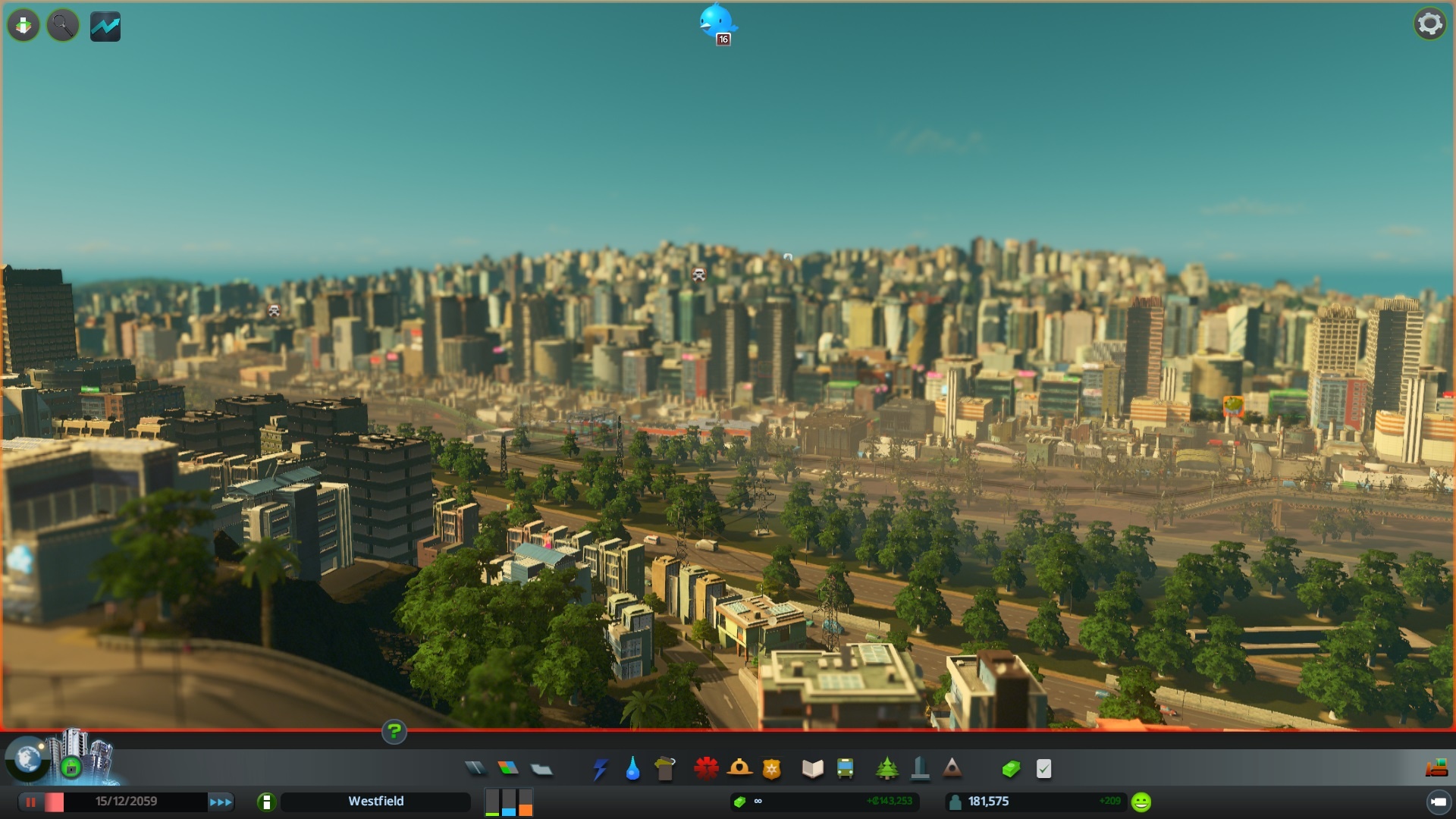Open the Water and Sewage menu
The image size is (1456, 819).
(x=632, y=769)
